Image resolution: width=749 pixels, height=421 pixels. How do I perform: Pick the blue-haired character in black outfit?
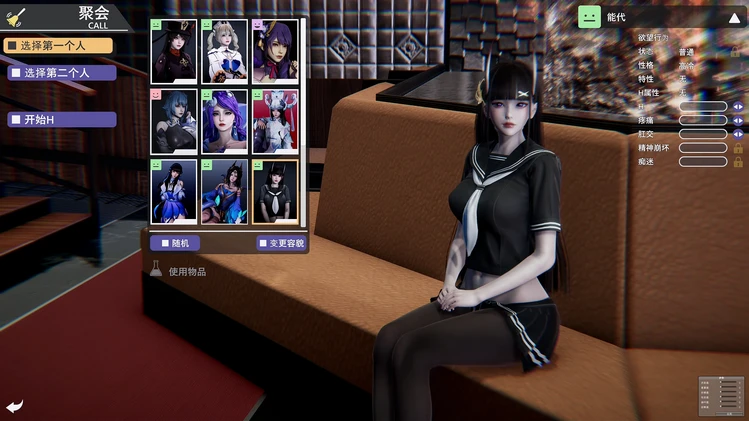coord(175,122)
